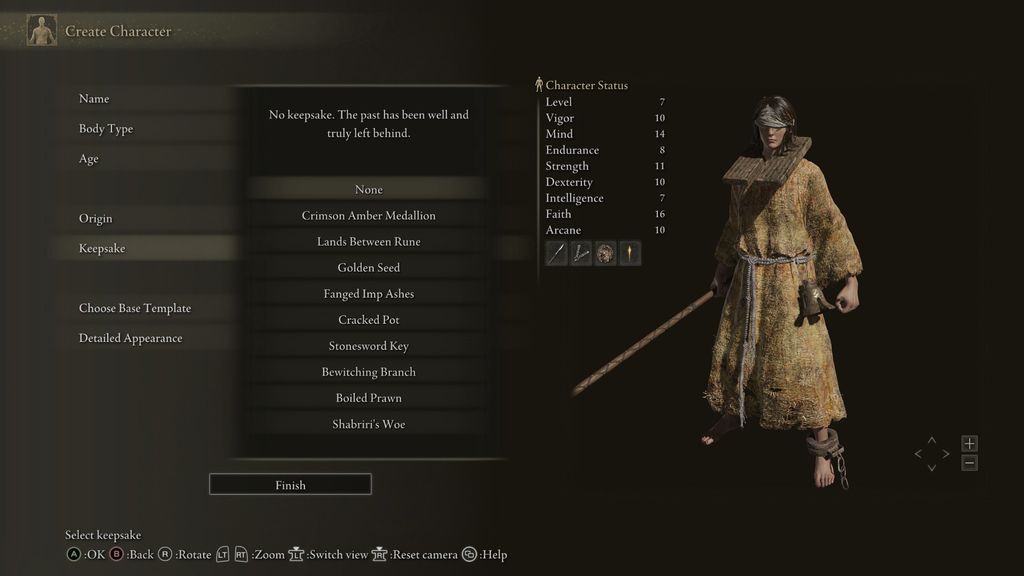
Task: Open Detailed Appearance settings
Action: coord(131,339)
